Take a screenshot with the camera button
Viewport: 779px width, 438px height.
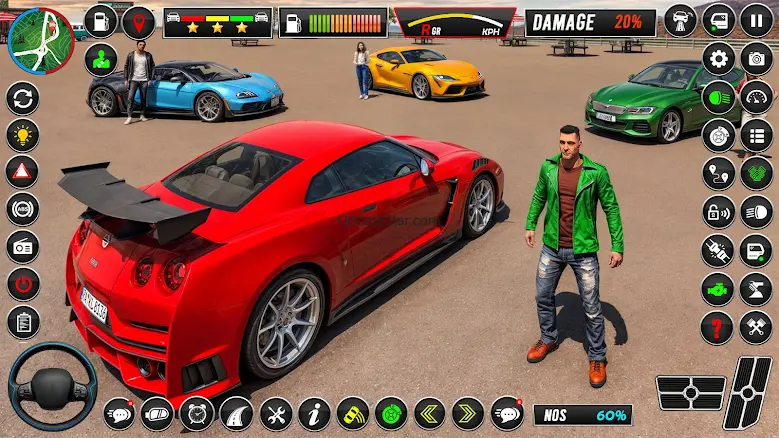(756, 59)
